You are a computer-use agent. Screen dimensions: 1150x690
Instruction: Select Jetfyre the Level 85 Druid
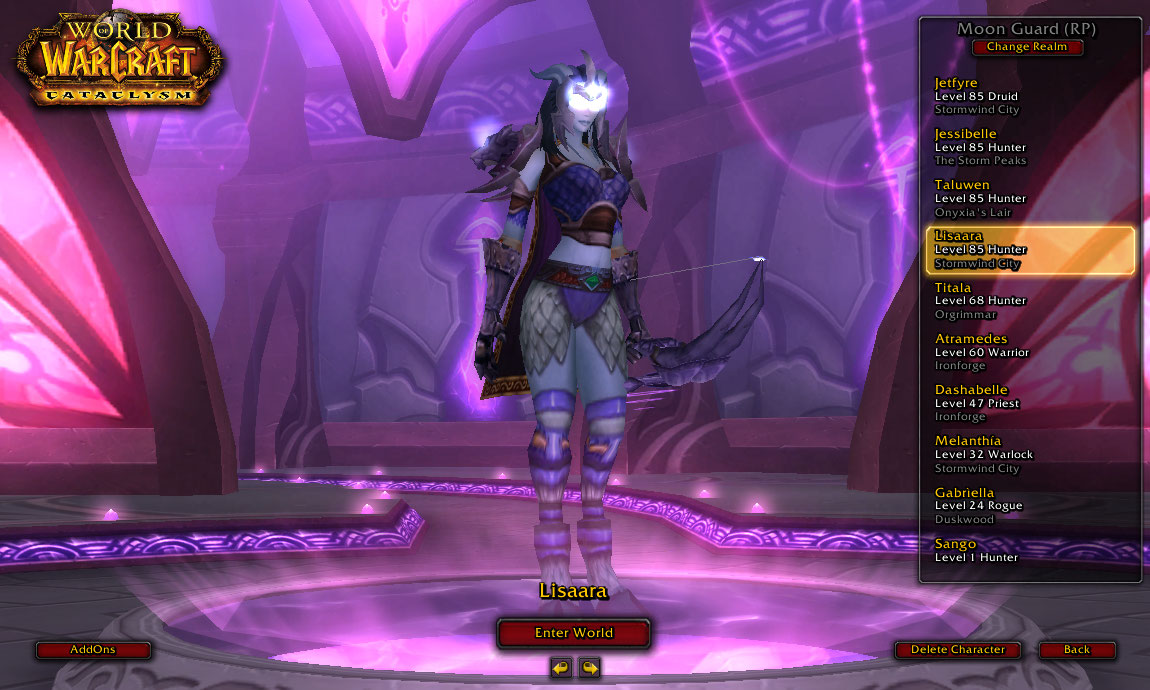1030,96
